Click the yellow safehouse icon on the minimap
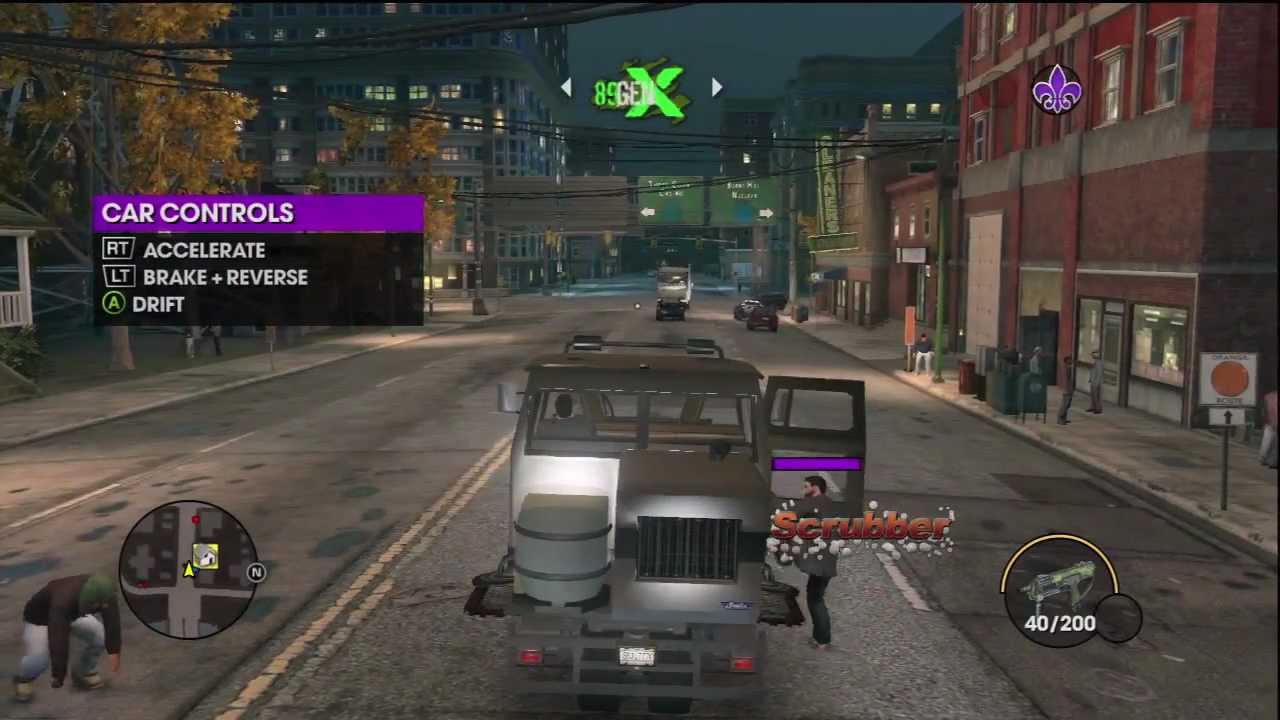 pyautogui.click(x=205, y=558)
